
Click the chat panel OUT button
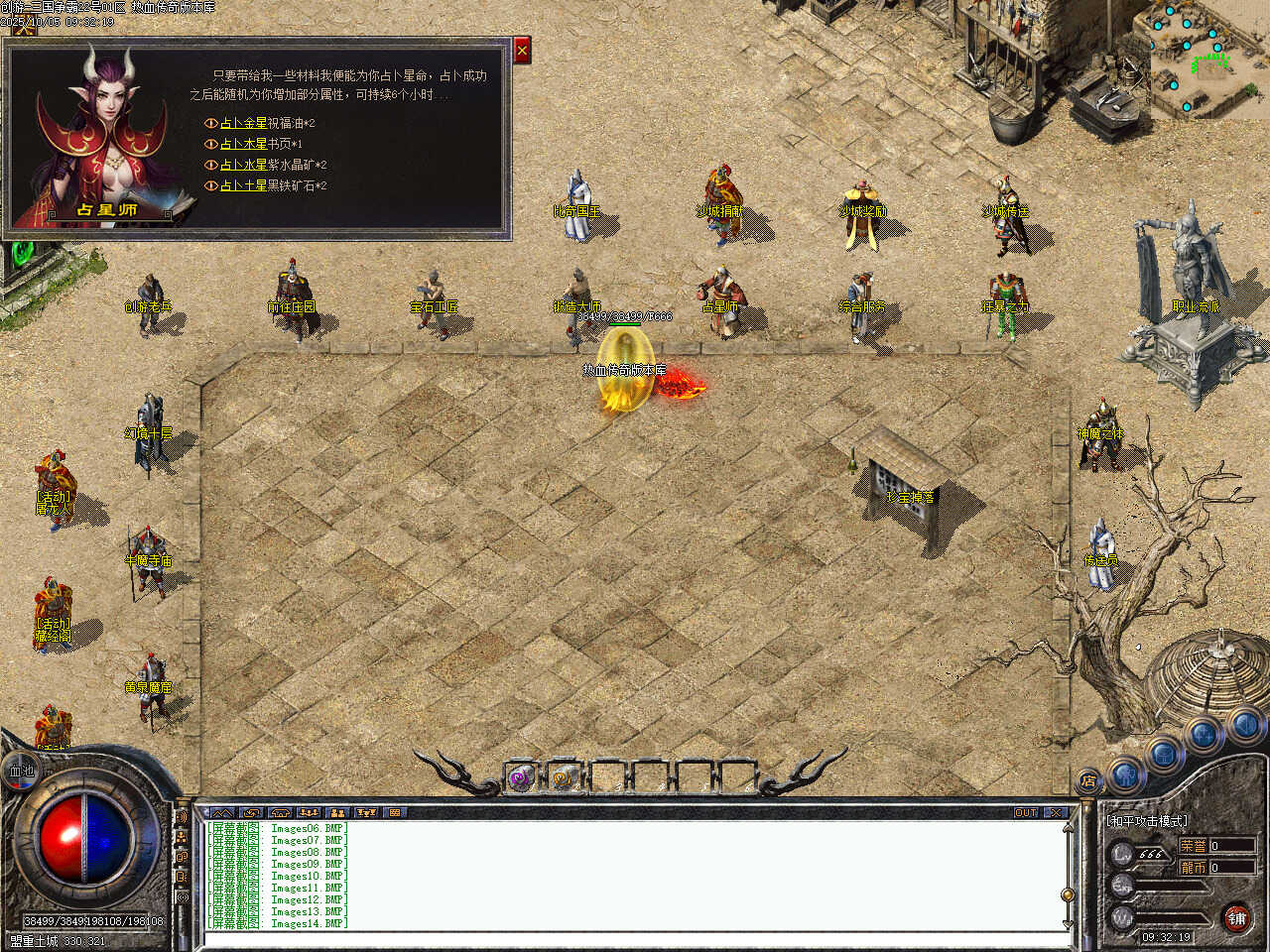pos(1026,812)
